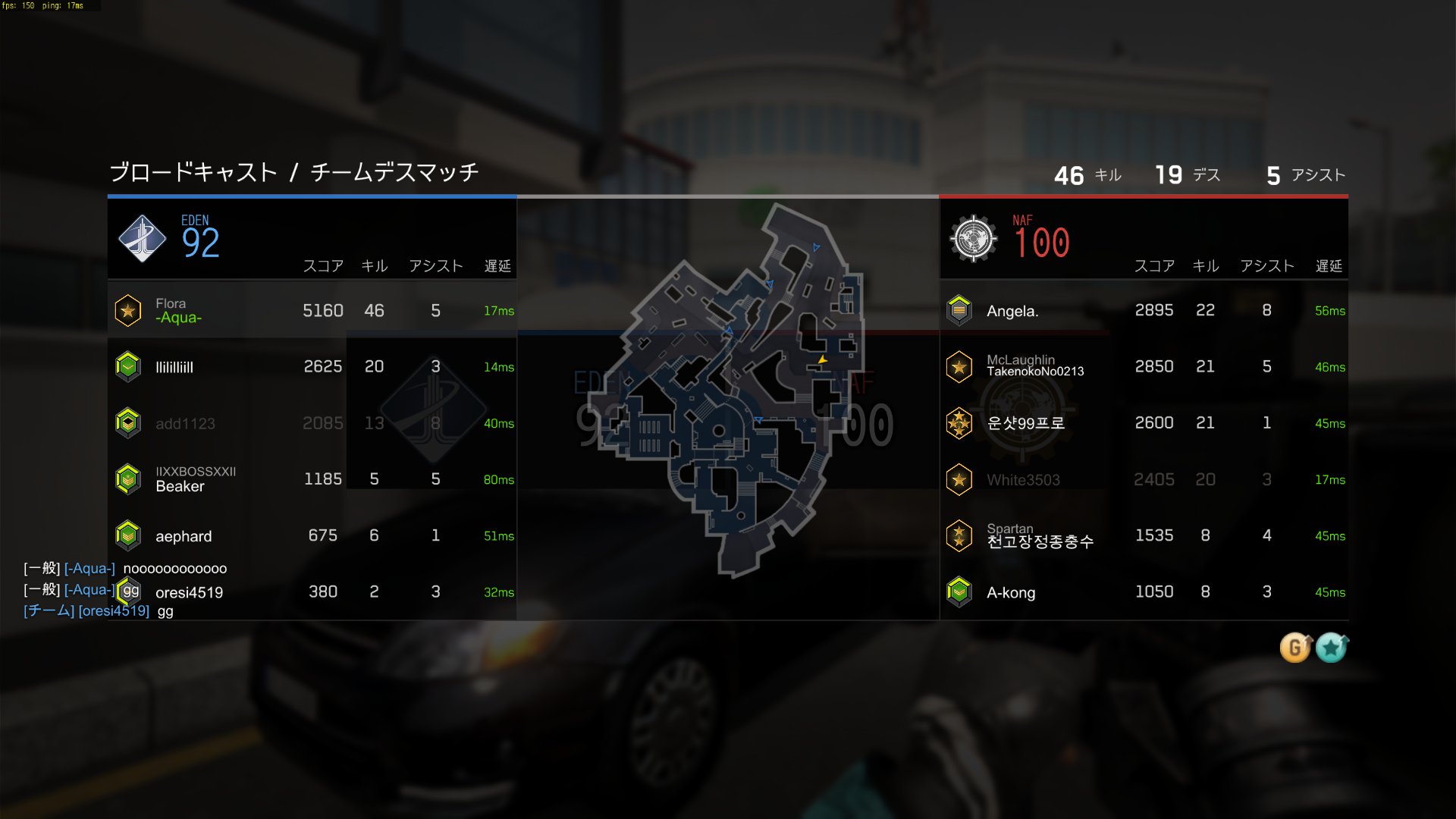Click the [oresi4519] name link in team chat

(x=114, y=611)
